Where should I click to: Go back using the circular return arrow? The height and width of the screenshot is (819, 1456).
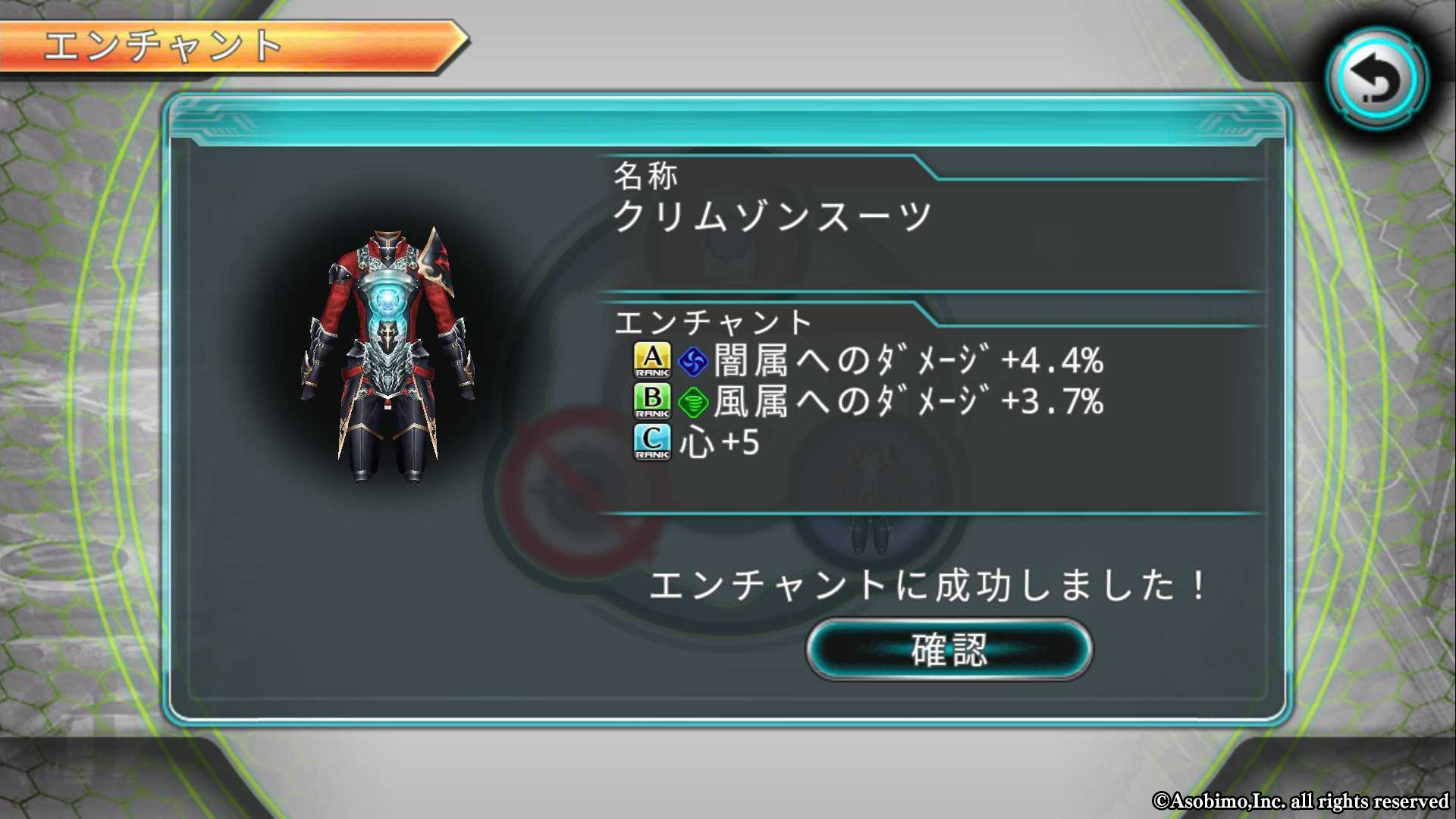(x=1376, y=79)
